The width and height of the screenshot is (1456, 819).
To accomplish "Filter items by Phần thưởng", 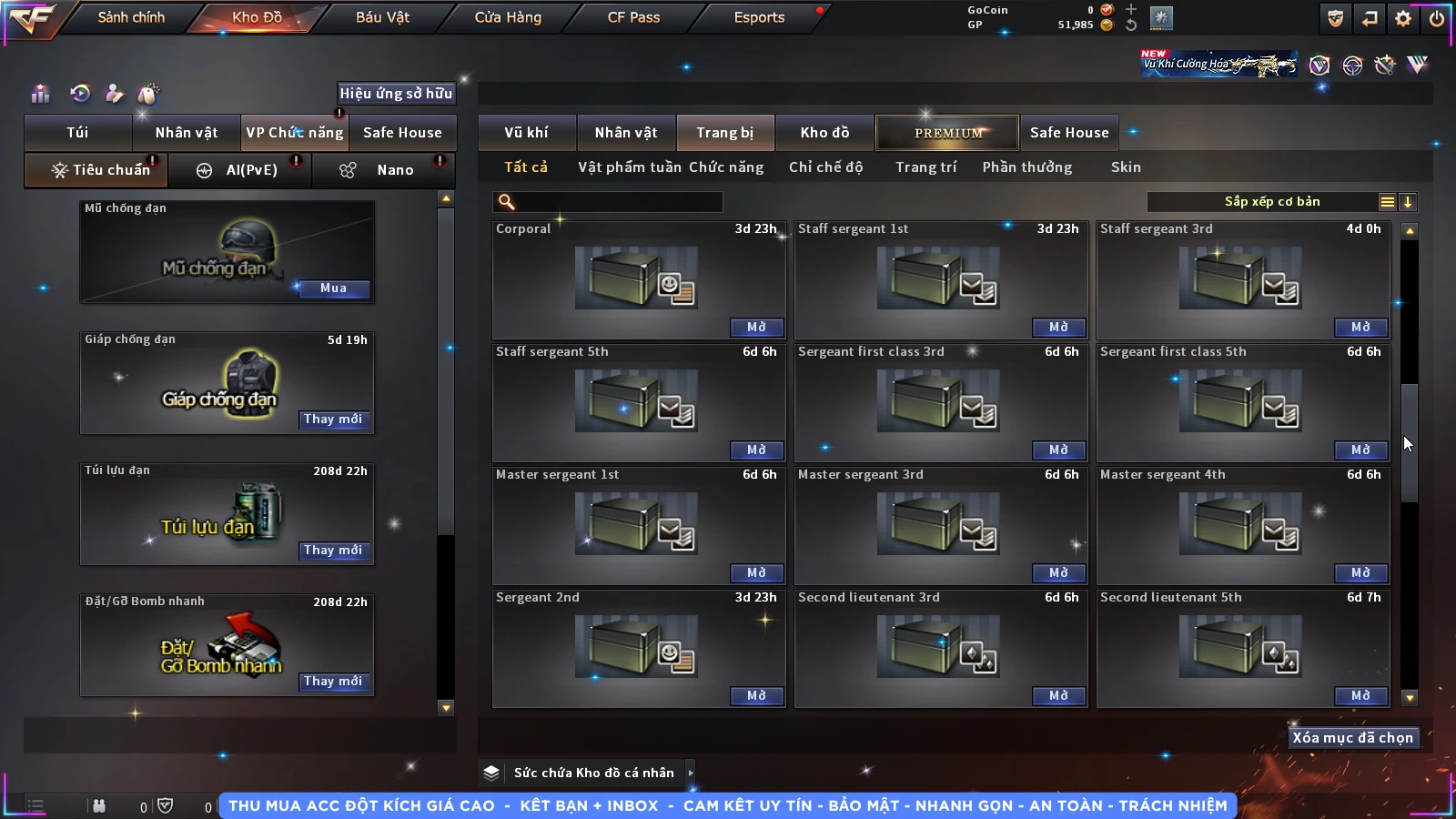I will [1026, 167].
